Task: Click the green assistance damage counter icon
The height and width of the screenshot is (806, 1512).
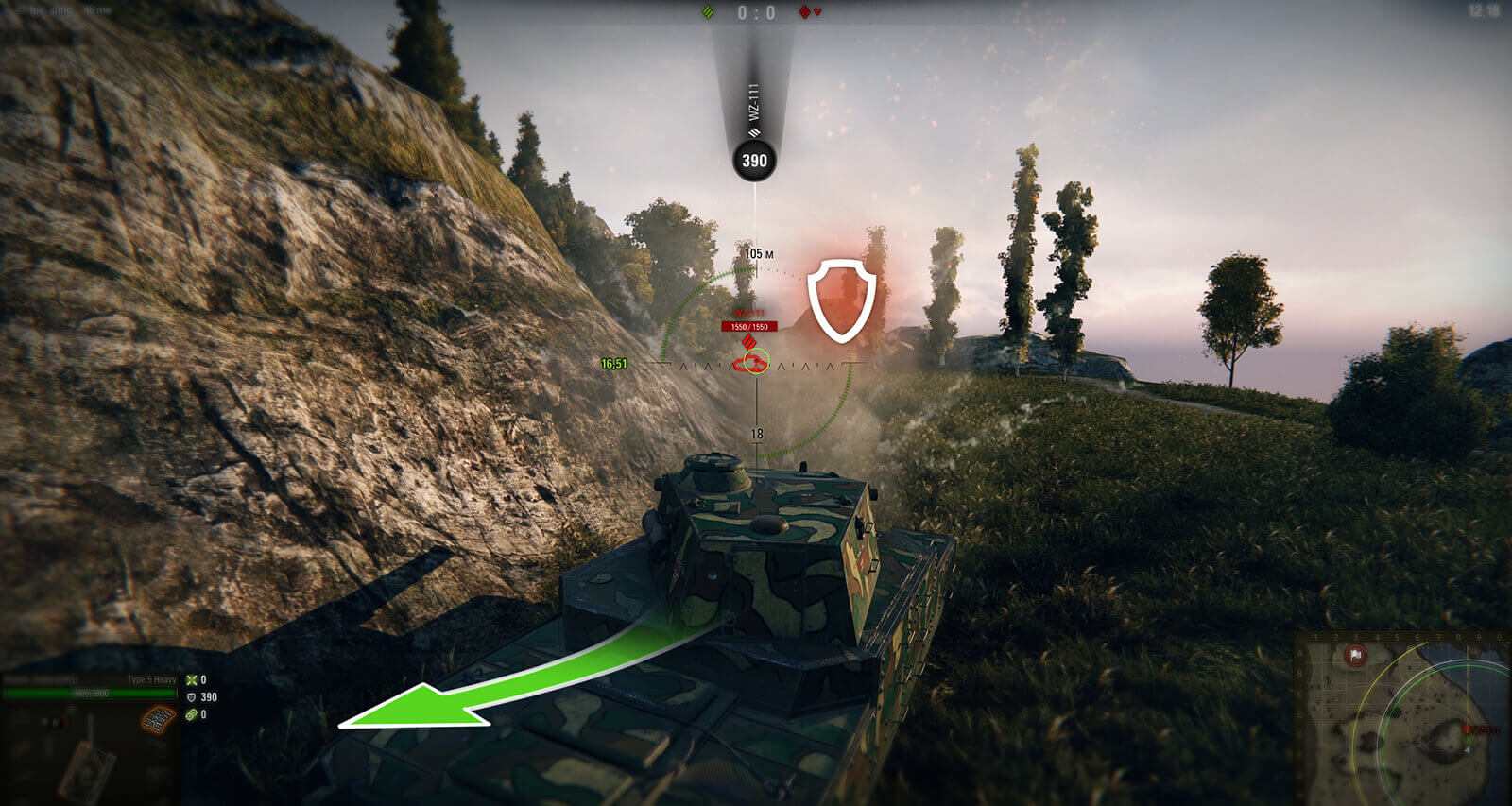Action: 192,714
